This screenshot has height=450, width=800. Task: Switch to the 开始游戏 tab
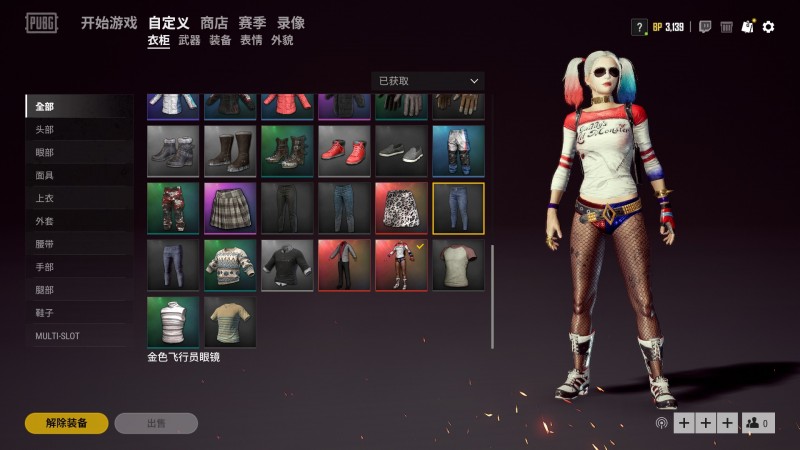coord(109,23)
